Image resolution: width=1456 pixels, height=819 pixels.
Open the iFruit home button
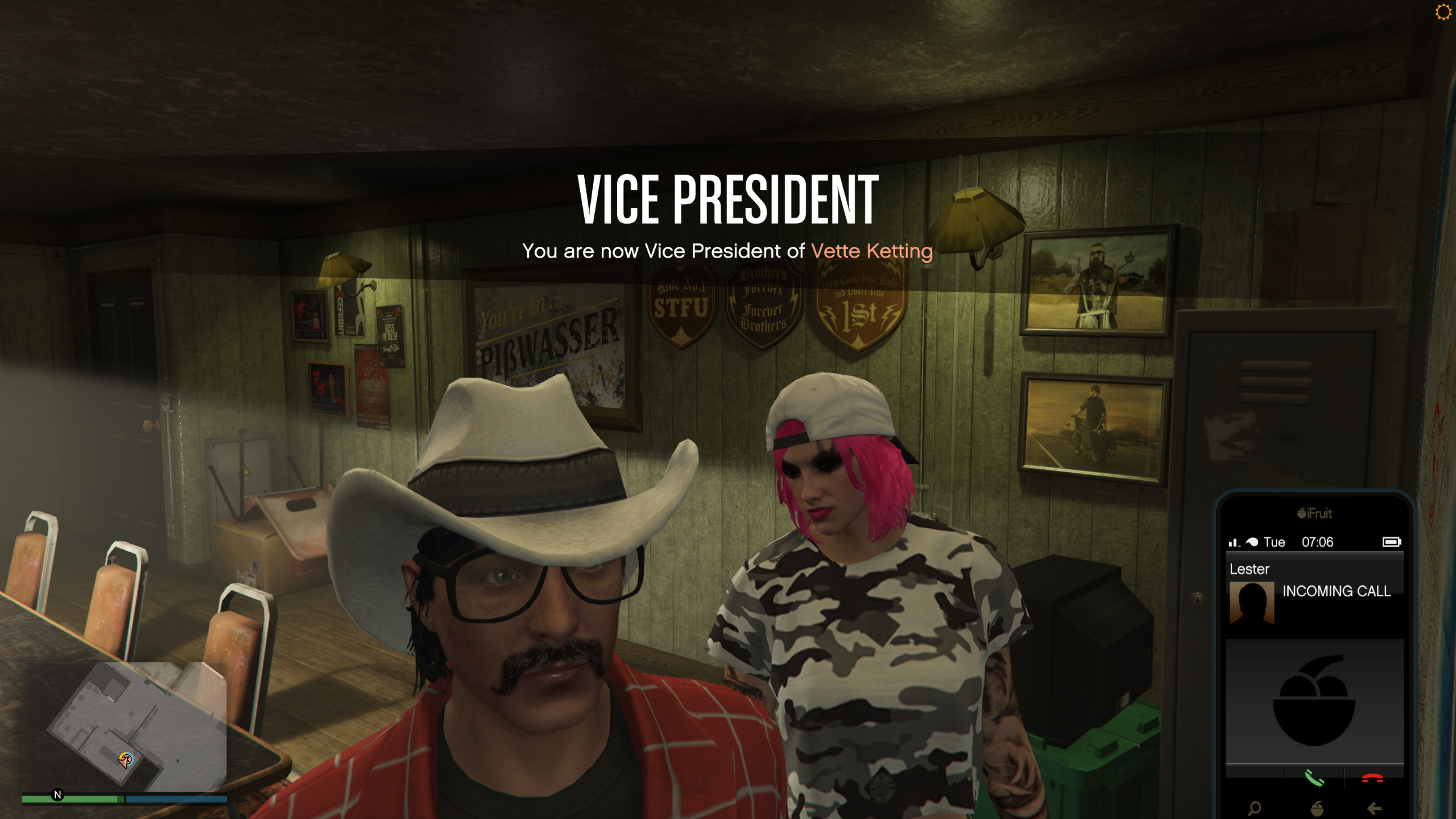point(1316,808)
